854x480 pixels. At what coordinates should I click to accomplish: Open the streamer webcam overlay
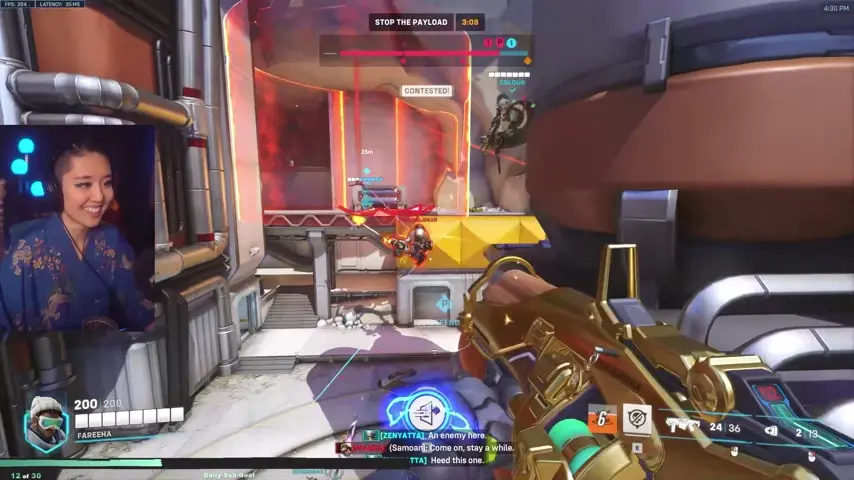tap(78, 228)
